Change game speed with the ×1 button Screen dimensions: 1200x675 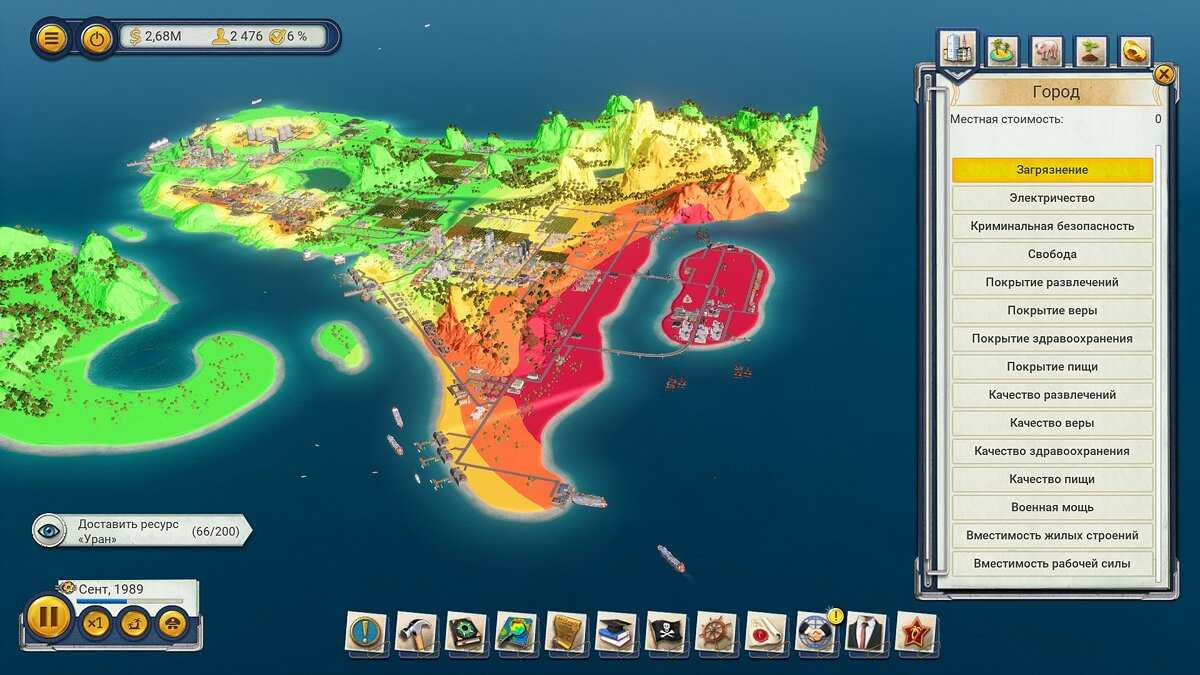95,624
